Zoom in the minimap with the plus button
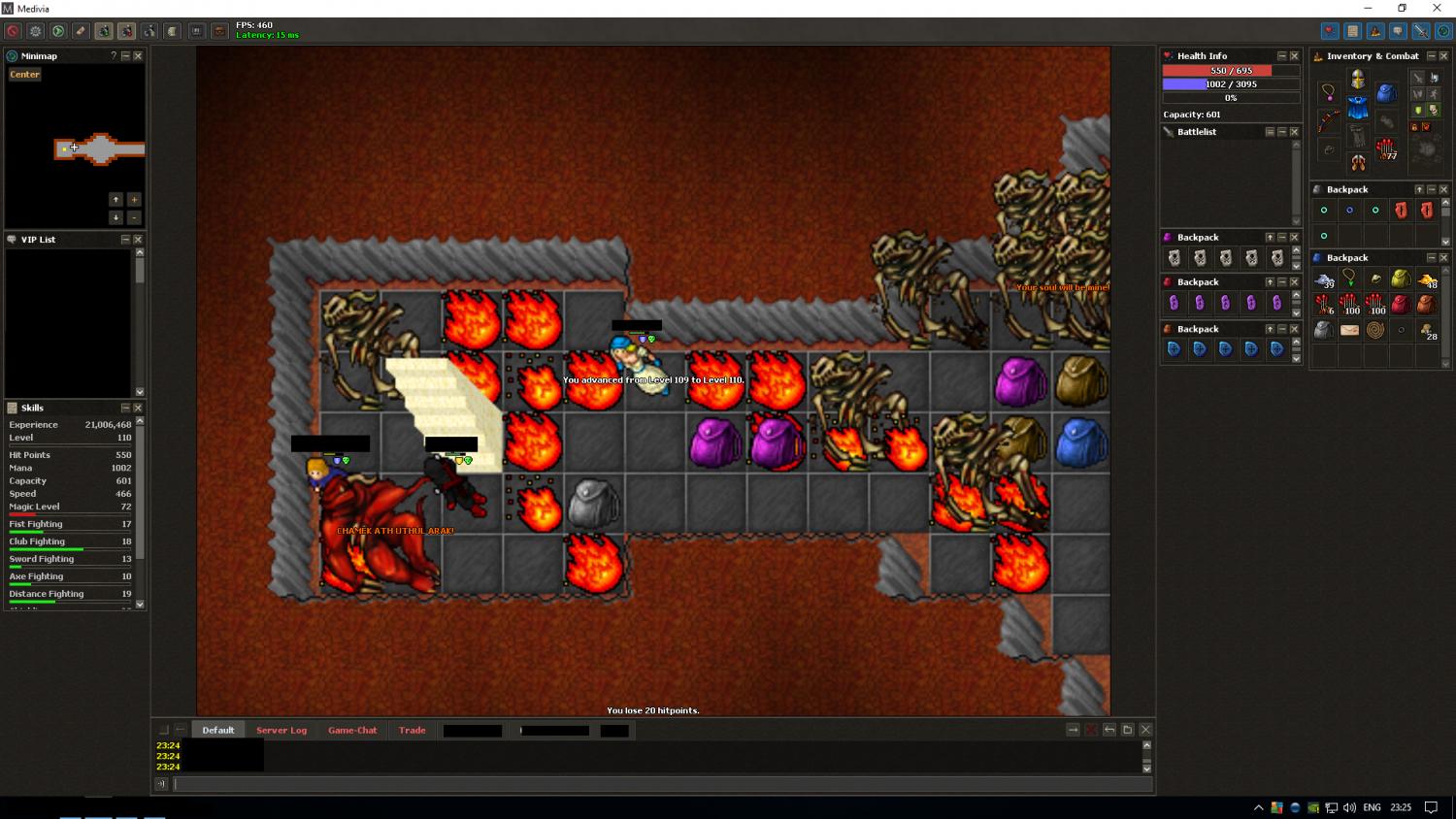This screenshot has height=819, width=1456. [134, 199]
